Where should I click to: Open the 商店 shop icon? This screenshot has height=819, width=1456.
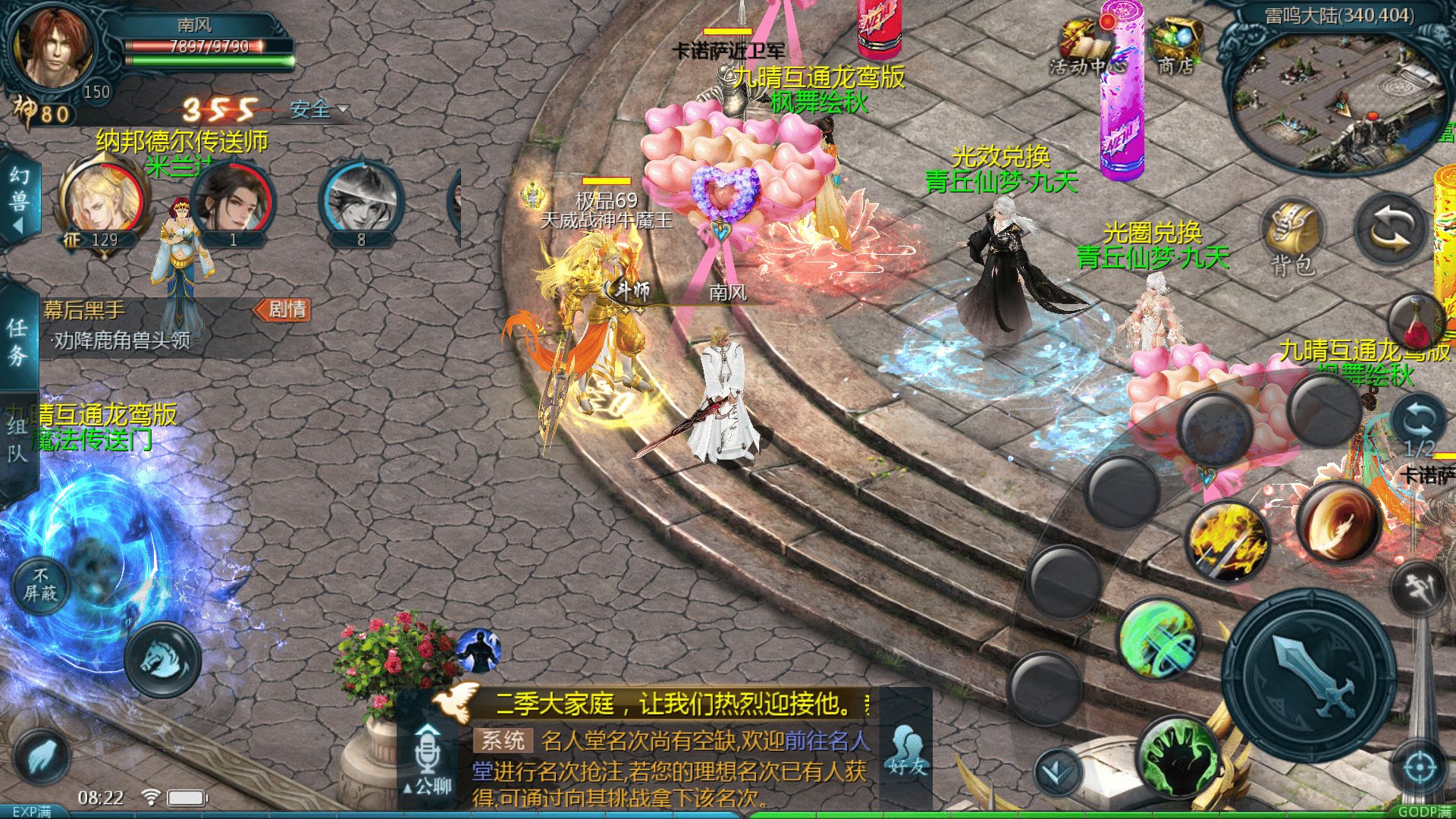[1175, 36]
